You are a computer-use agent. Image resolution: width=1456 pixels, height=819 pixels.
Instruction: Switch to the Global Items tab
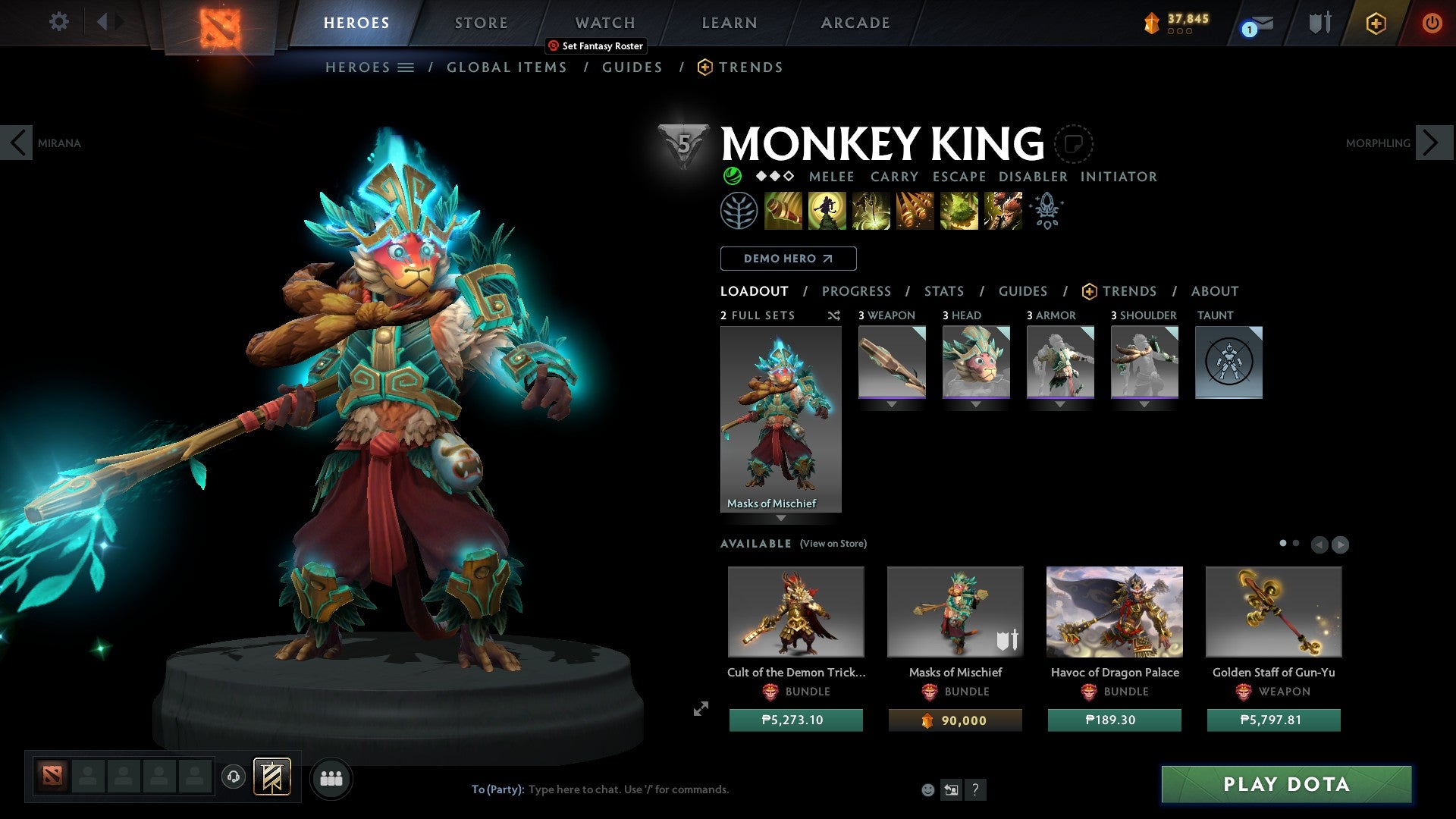point(506,67)
